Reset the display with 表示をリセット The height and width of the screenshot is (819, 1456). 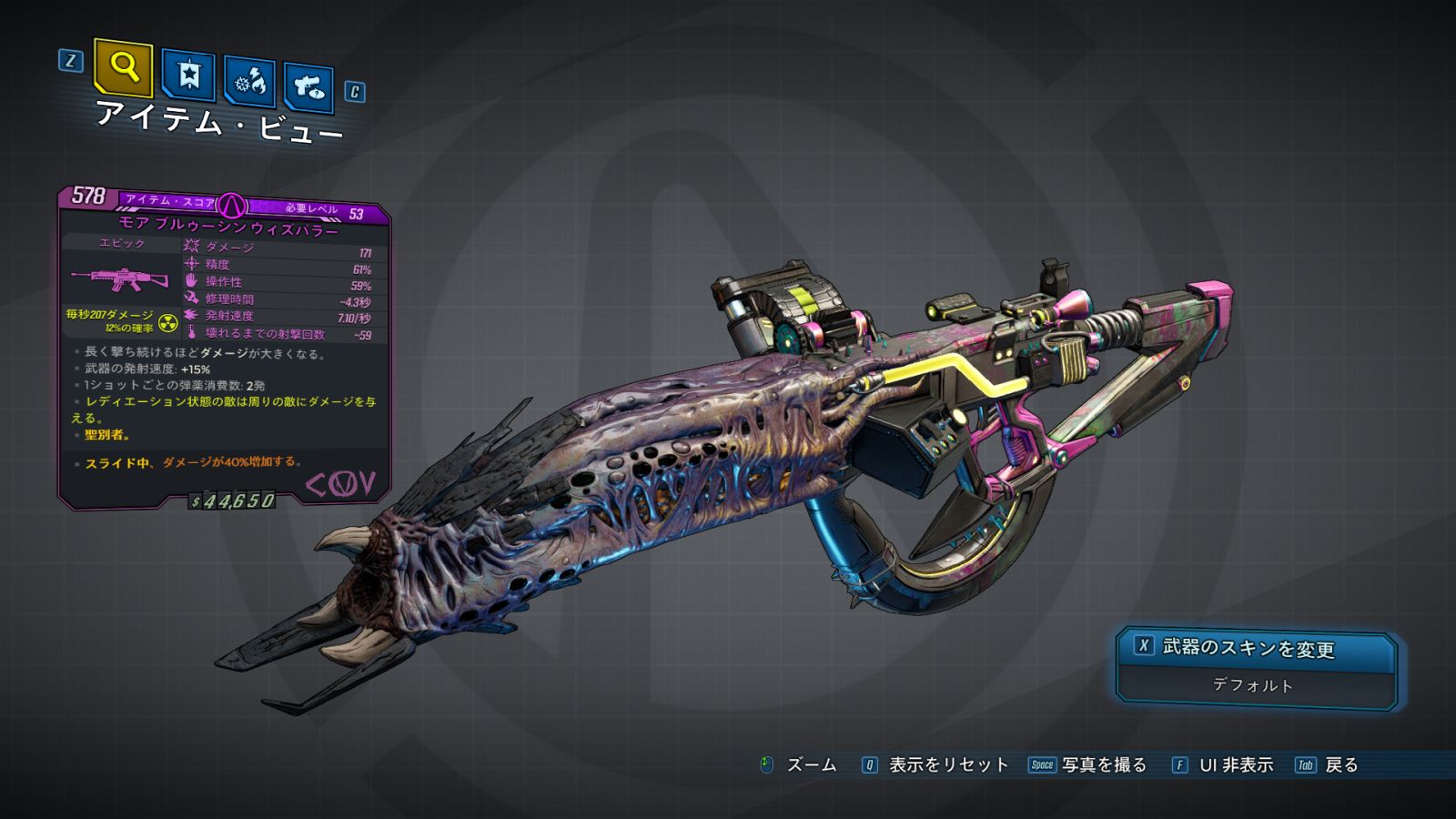(935, 765)
